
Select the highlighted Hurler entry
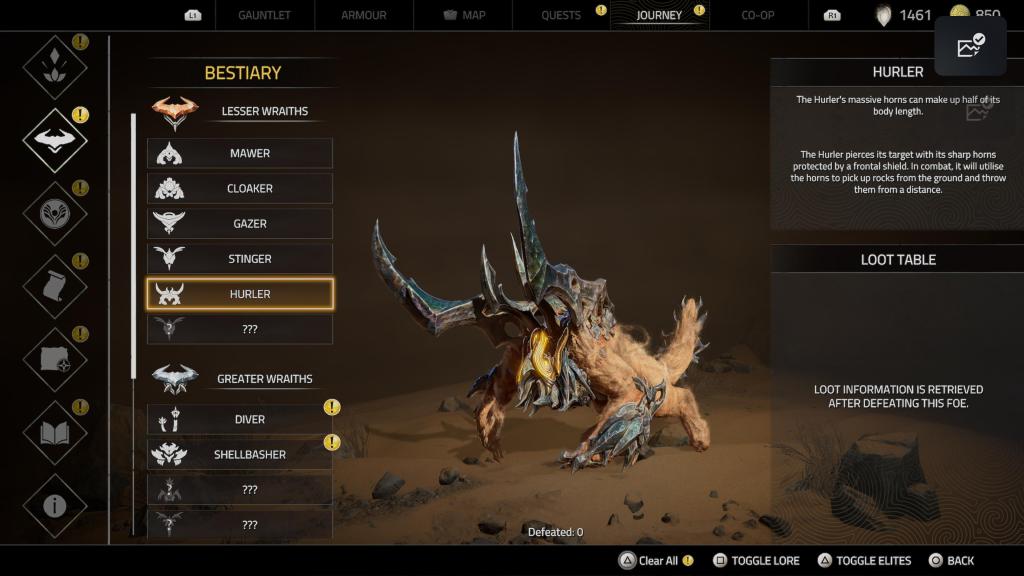coord(240,294)
